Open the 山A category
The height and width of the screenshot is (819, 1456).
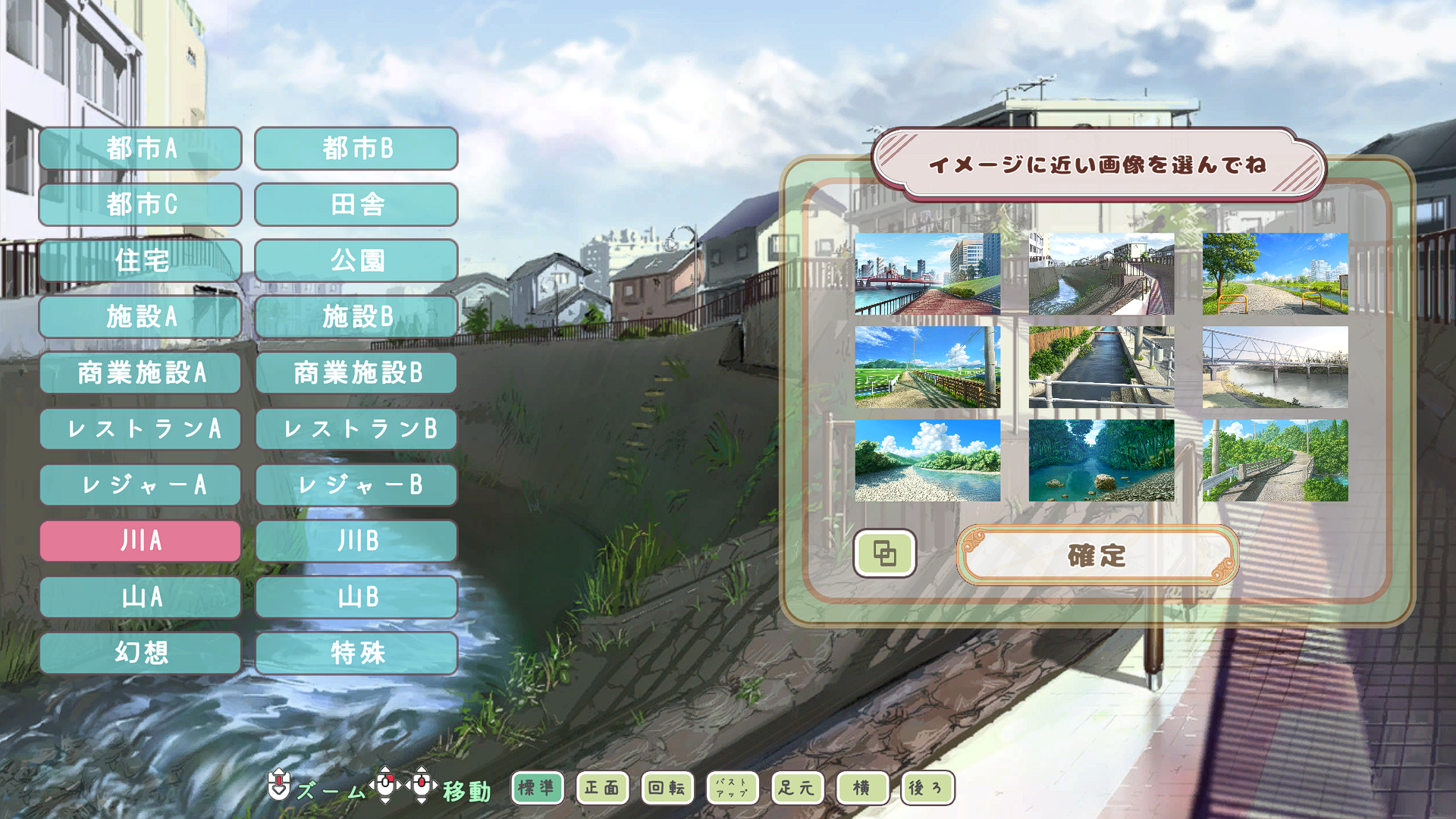click(x=140, y=598)
